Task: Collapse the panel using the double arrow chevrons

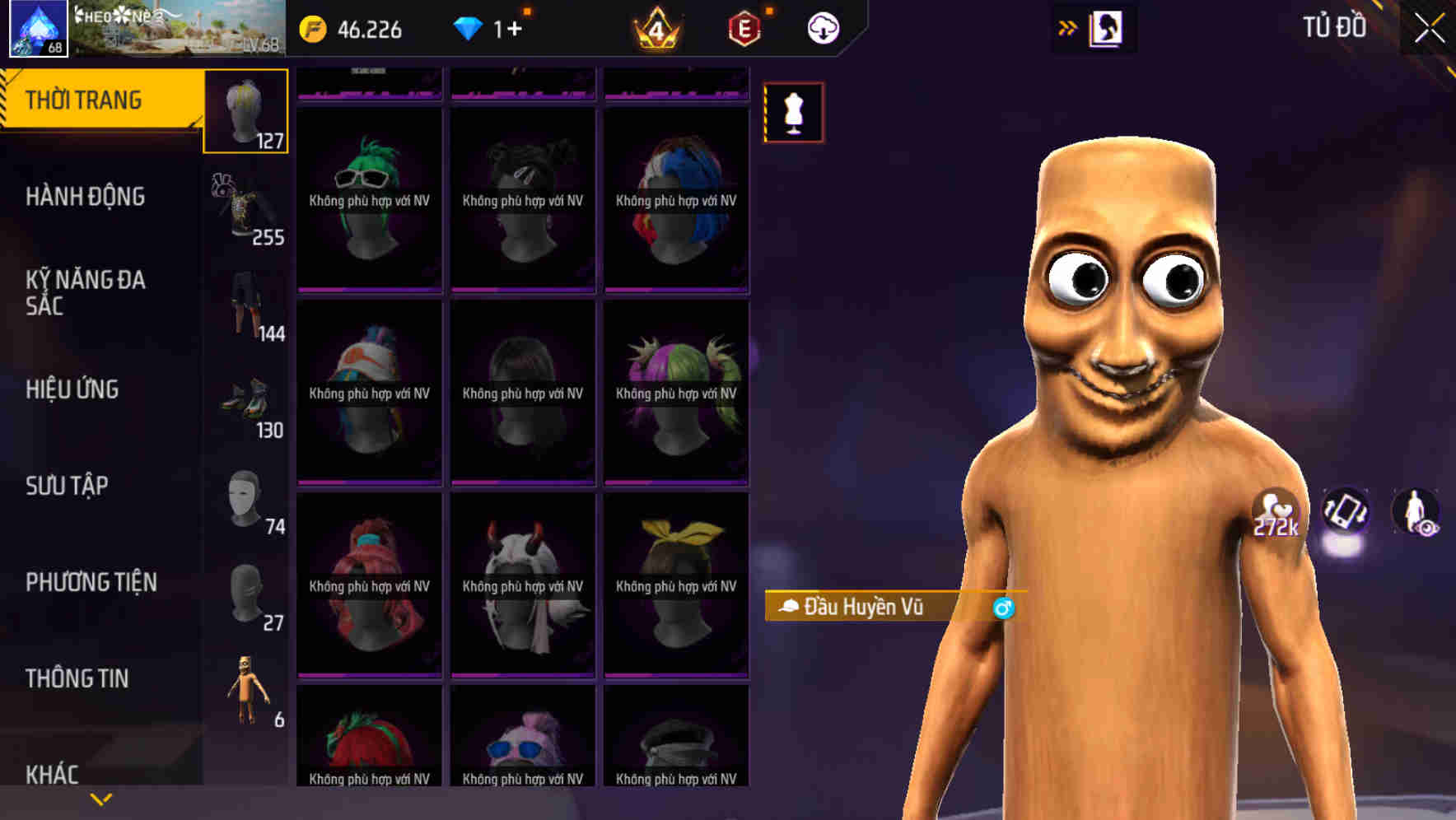Action: [1068, 26]
